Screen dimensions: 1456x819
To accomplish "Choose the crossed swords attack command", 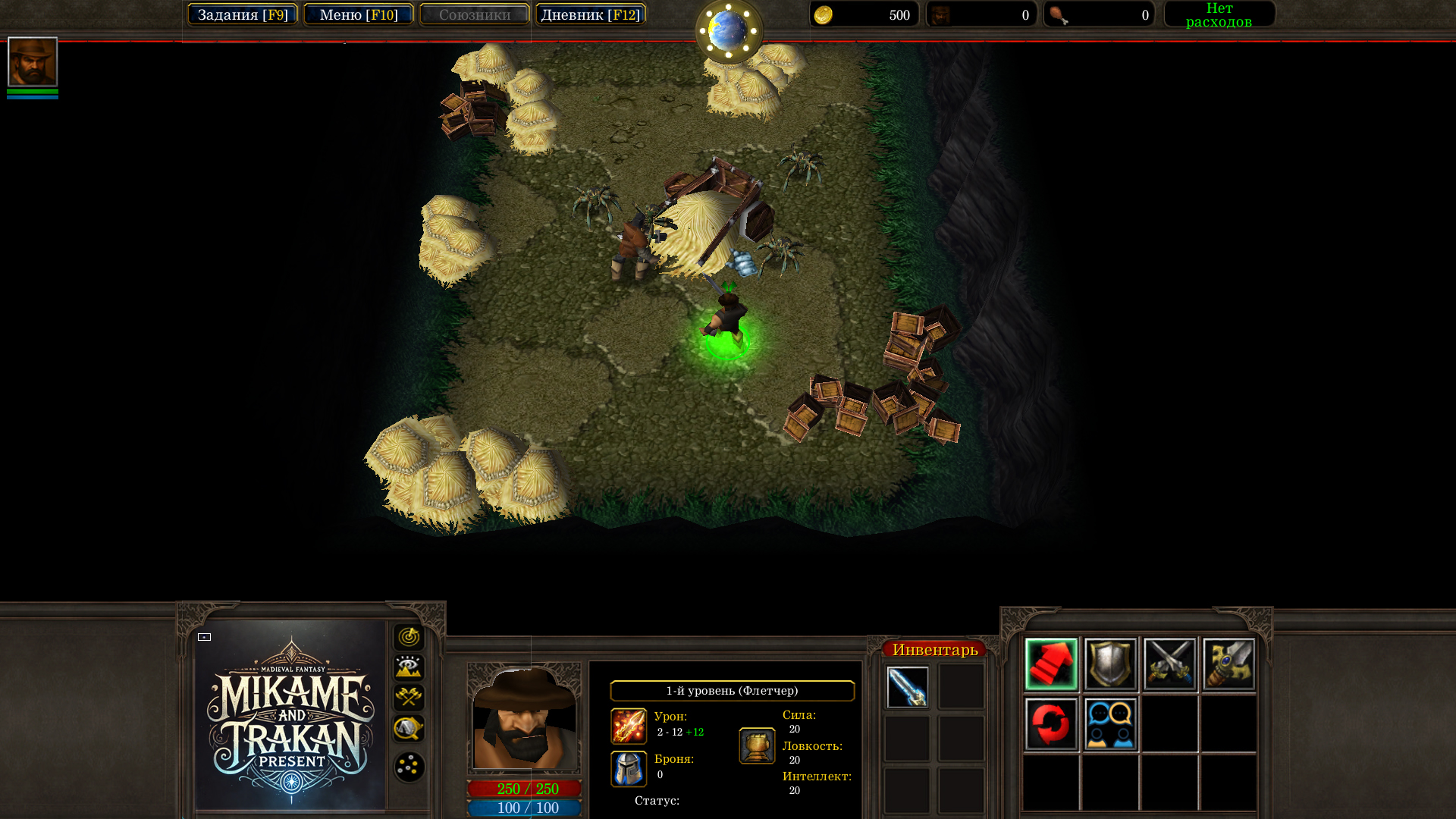I will point(1169,664).
